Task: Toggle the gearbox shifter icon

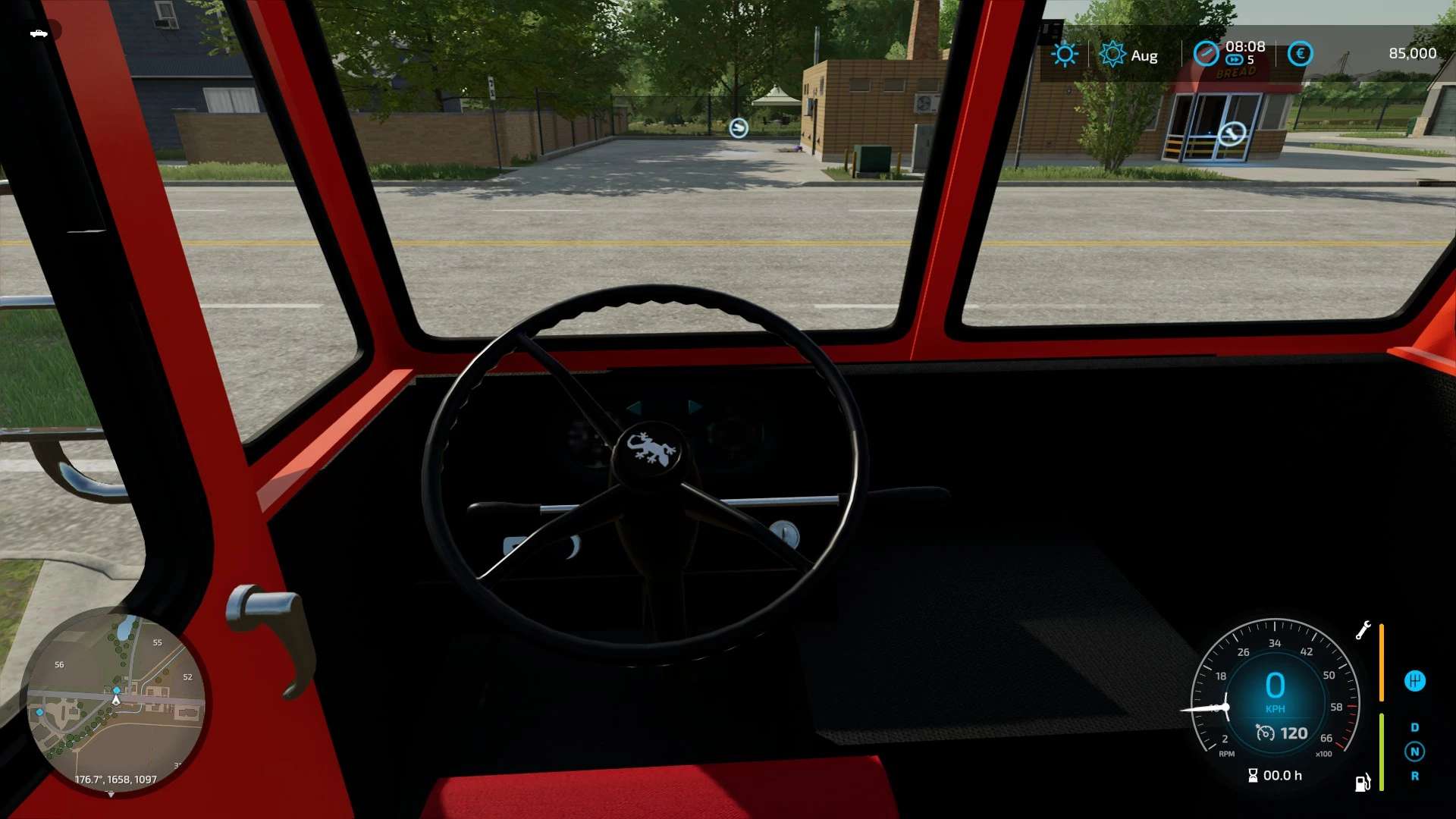Action: point(1414,680)
